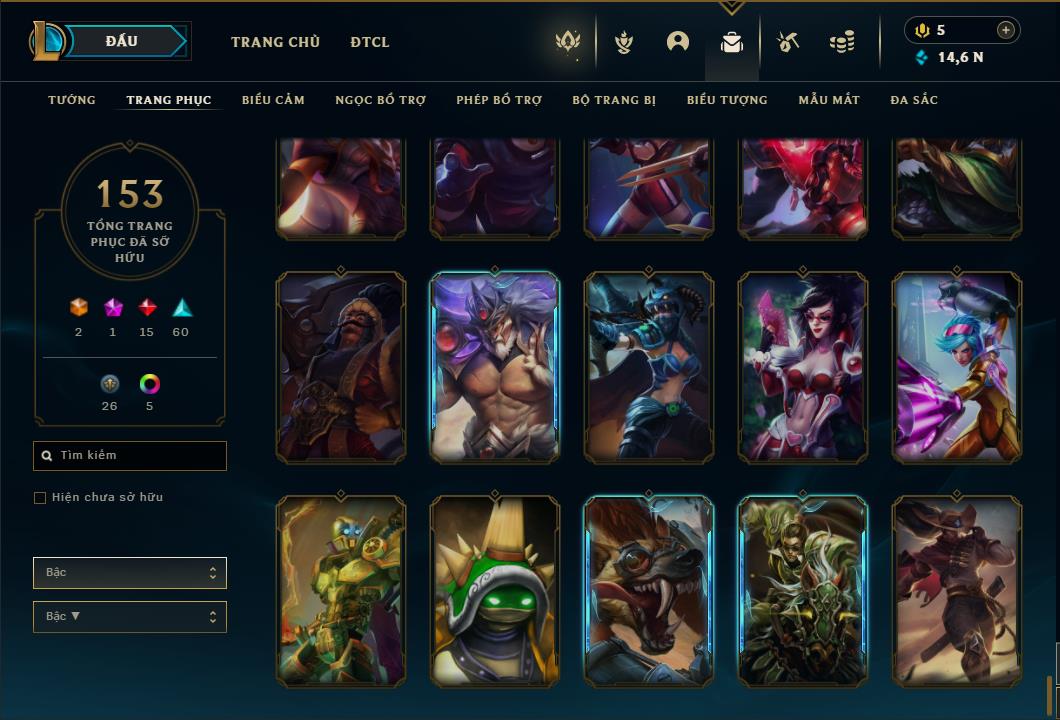Viewport: 1060px width, 720px height.
Task: Switch to the MẪU MẮT tab
Action: point(829,100)
